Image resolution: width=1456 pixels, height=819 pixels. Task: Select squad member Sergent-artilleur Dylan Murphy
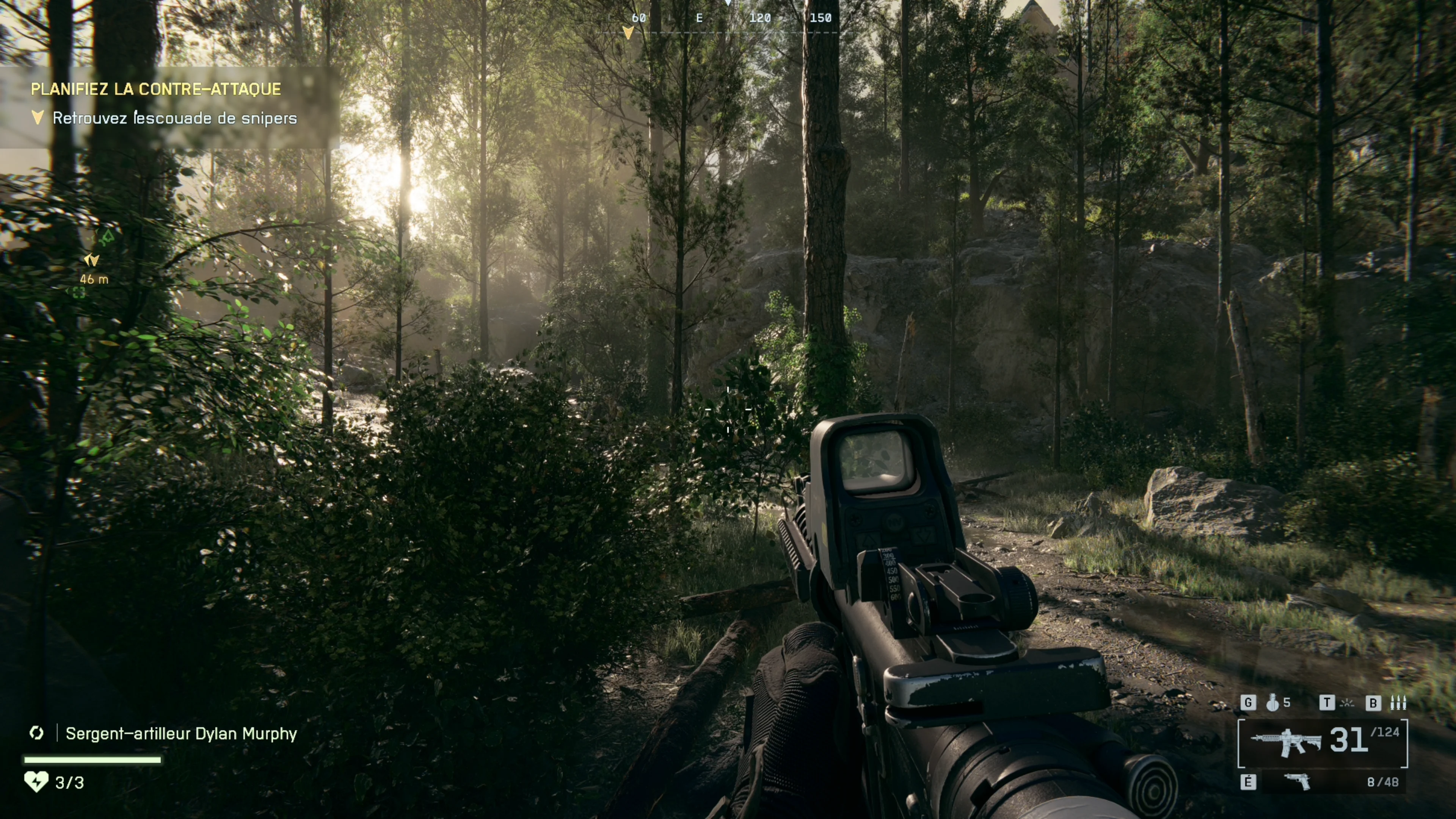click(x=181, y=734)
